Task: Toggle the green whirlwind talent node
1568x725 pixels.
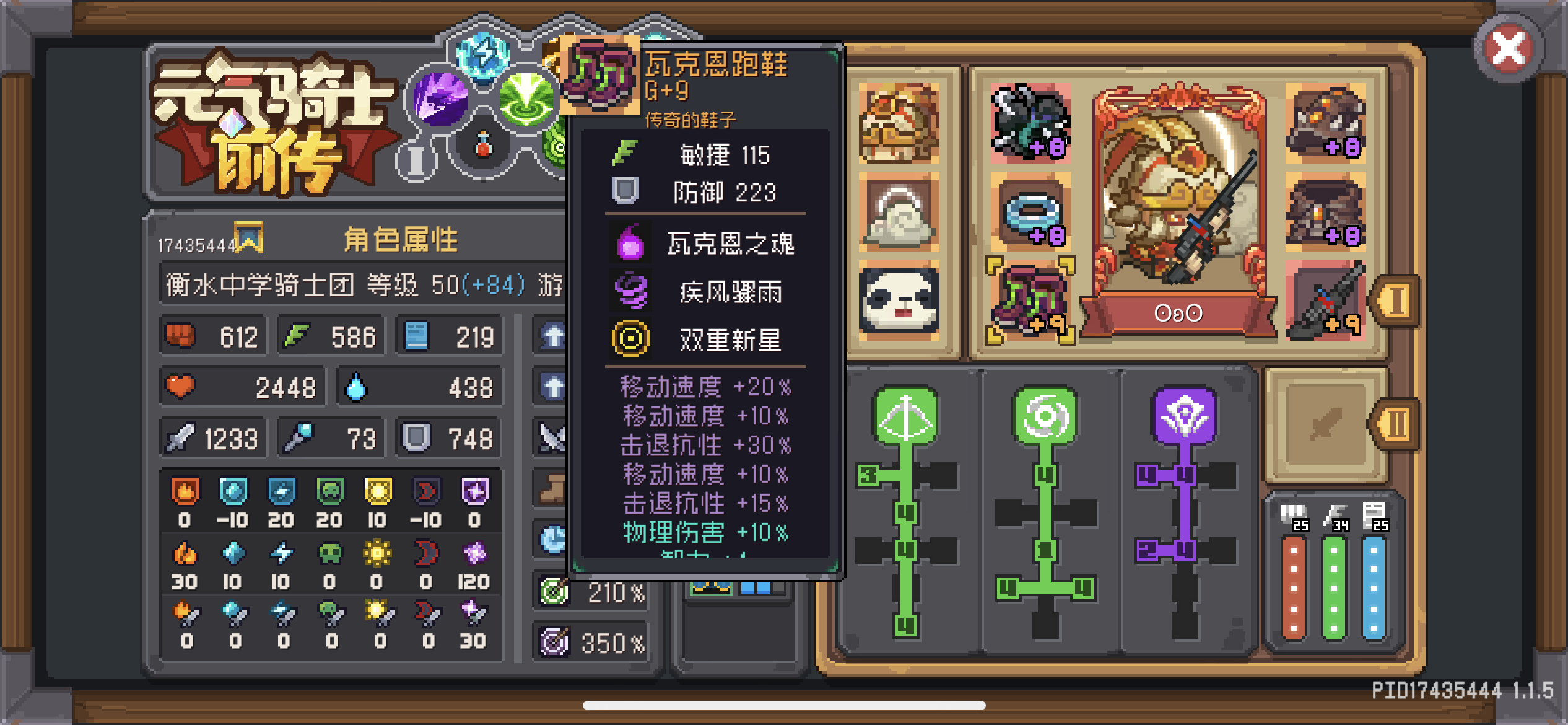Action: pos(1045,416)
